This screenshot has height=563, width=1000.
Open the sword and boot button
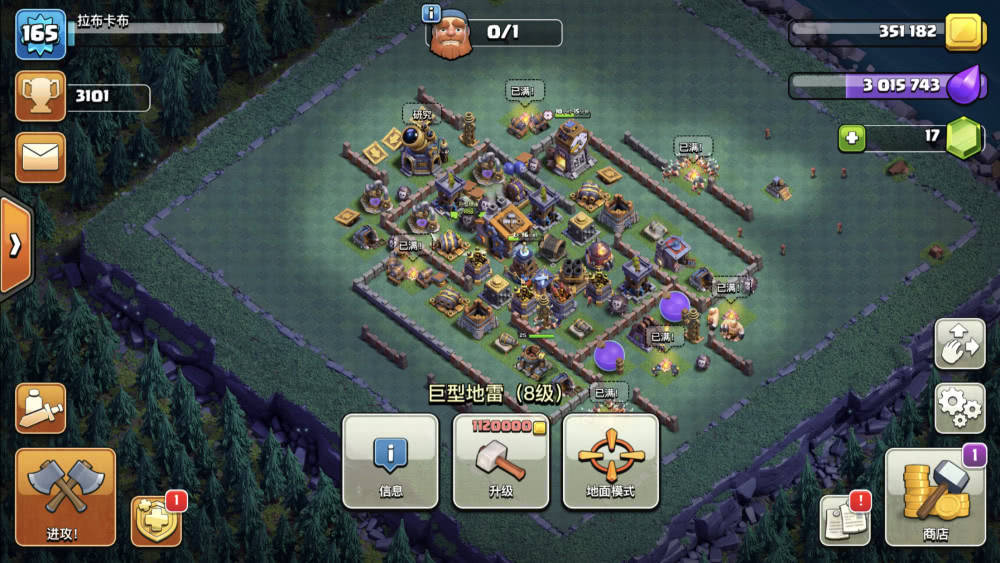[41, 408]
